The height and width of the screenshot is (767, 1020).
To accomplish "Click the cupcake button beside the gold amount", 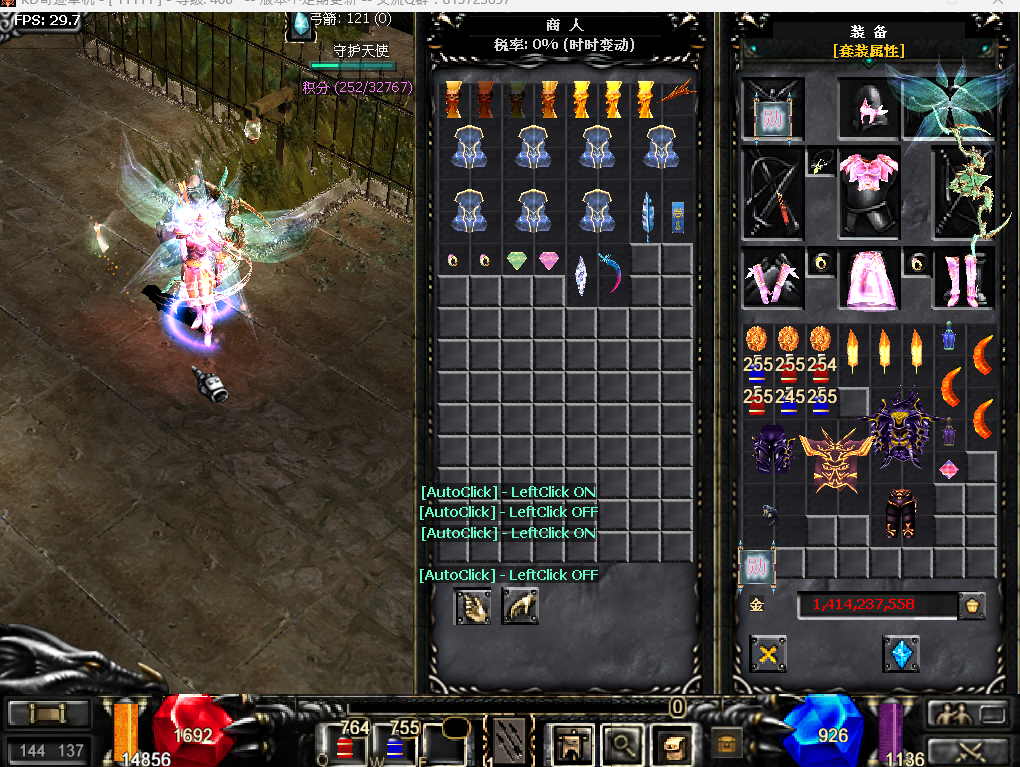I will click(970, 605).
